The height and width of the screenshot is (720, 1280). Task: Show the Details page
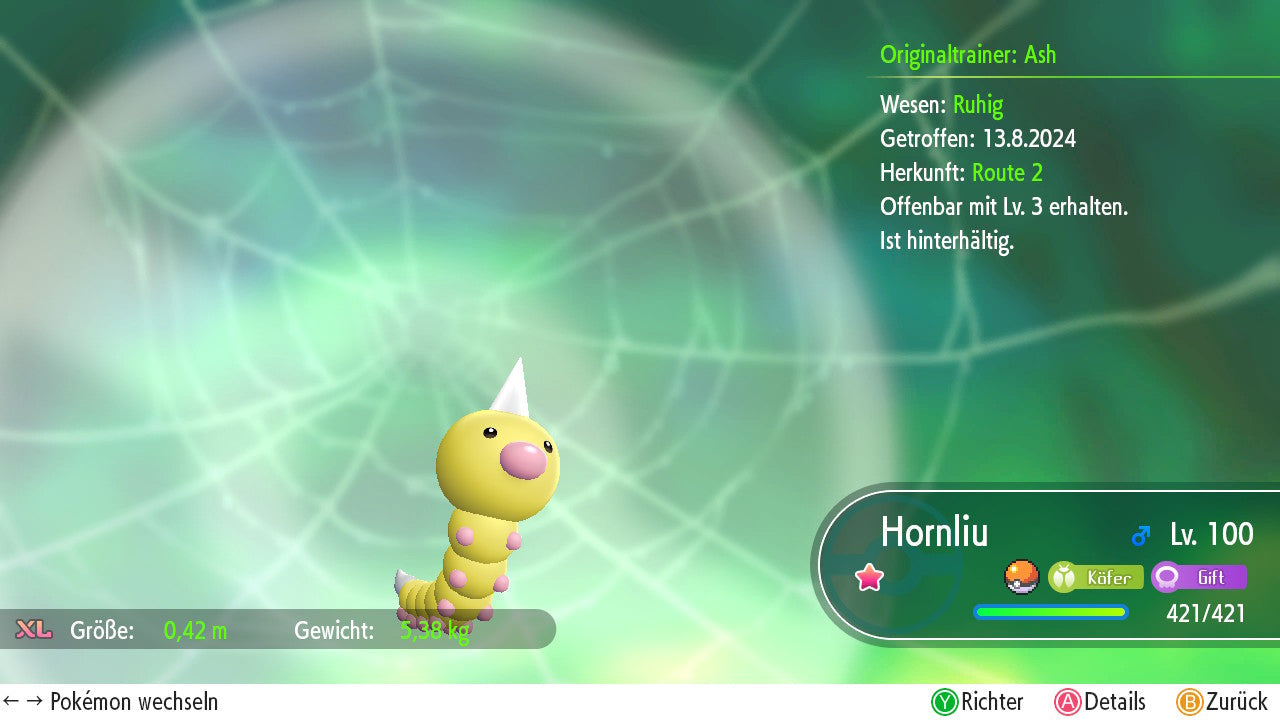tap(1100, 702)
